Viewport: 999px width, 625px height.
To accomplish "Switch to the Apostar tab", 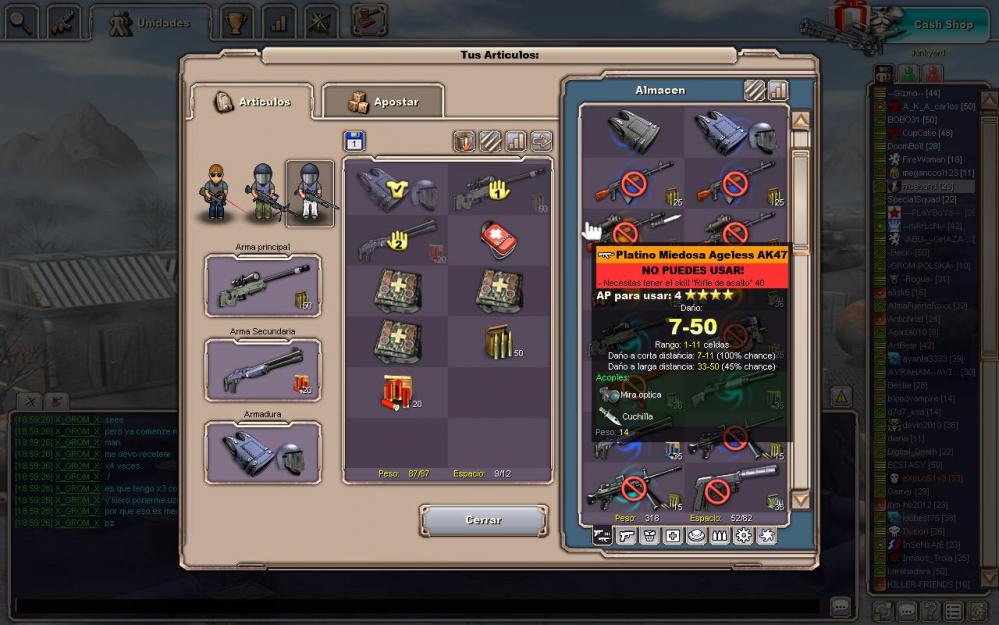I will (383, 101).
